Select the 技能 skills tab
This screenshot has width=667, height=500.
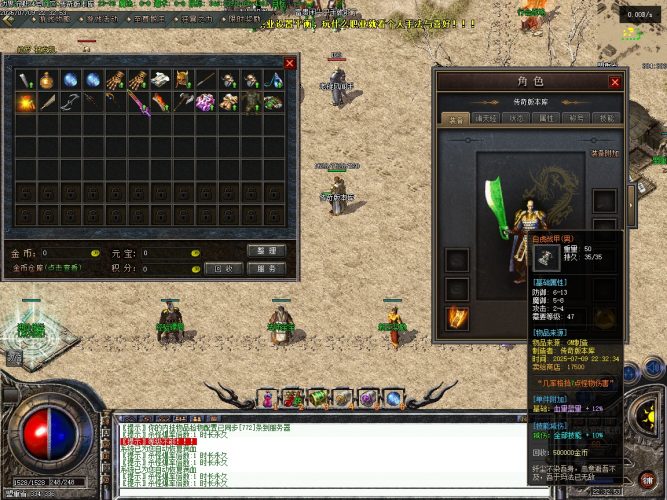click(x=606, y=117)
